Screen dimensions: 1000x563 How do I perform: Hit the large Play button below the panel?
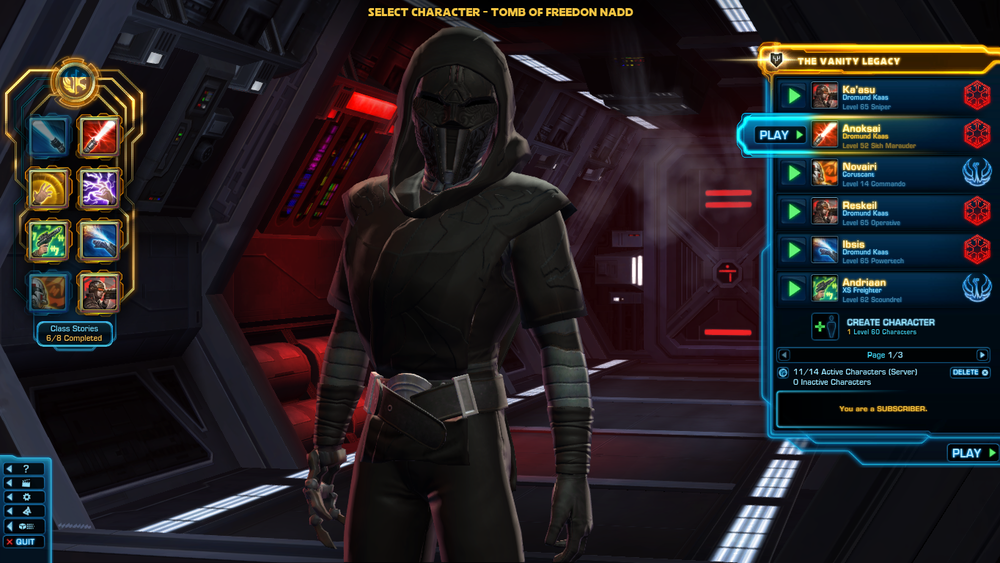(972, 453)
